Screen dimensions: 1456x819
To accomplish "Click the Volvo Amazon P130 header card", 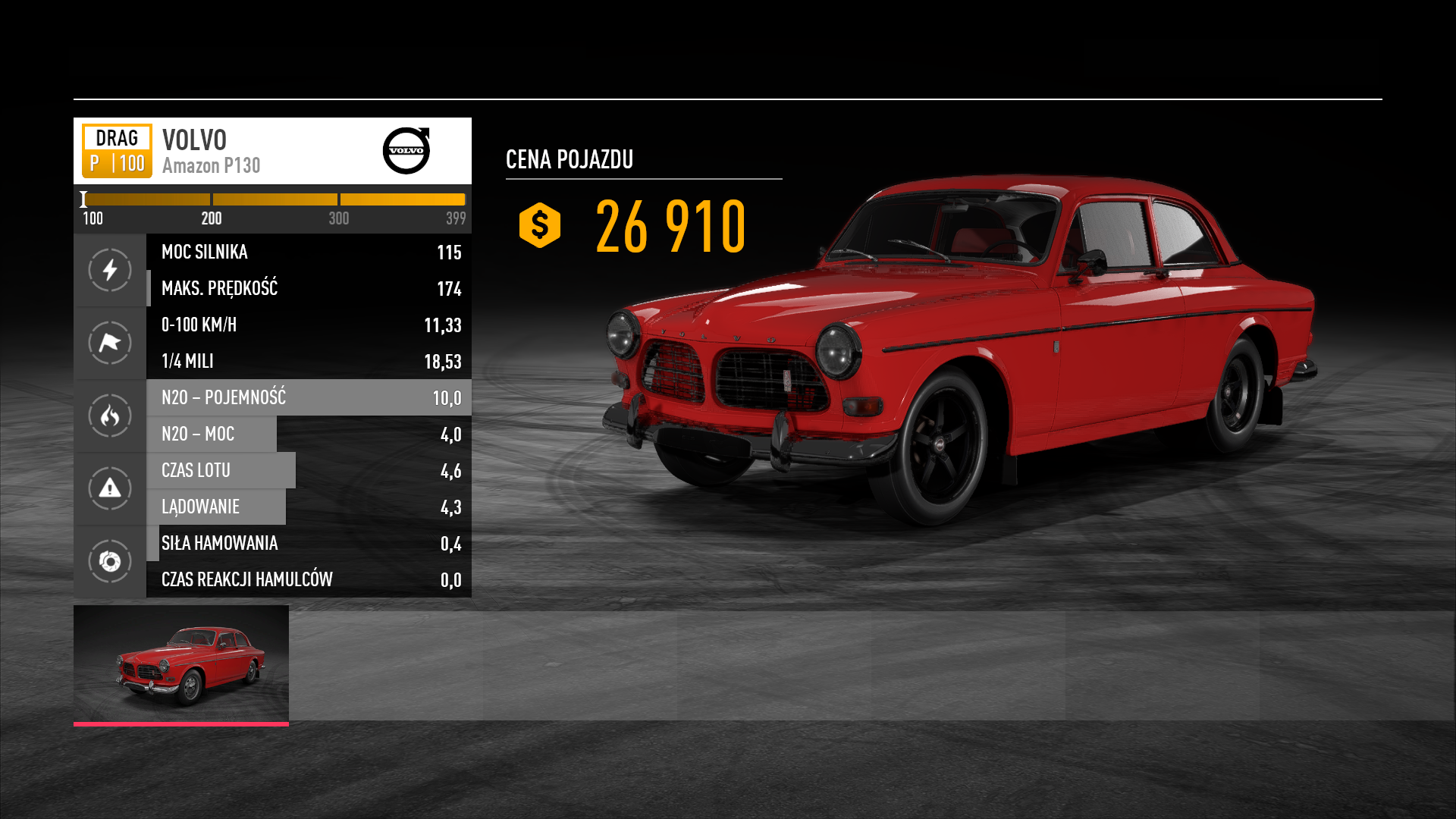I will coord(272,151).
